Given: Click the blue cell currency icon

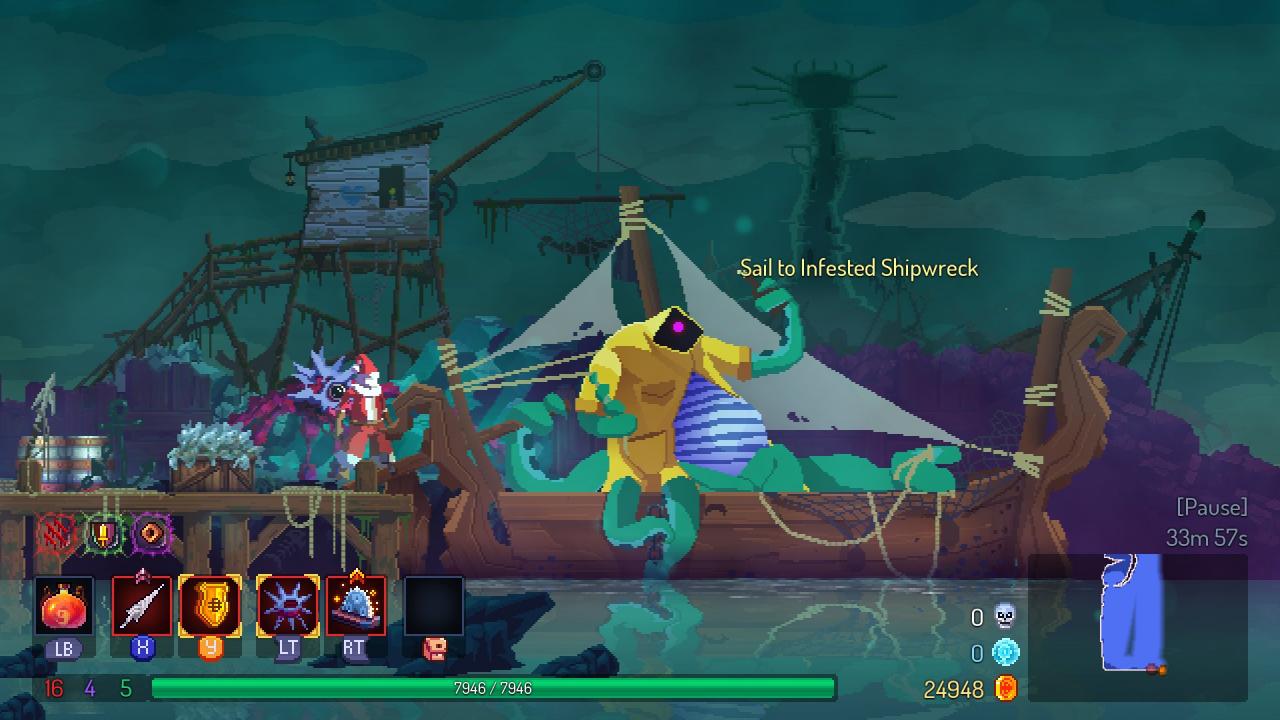Looking at the screenshot, I should click(x=1005, y=654).
